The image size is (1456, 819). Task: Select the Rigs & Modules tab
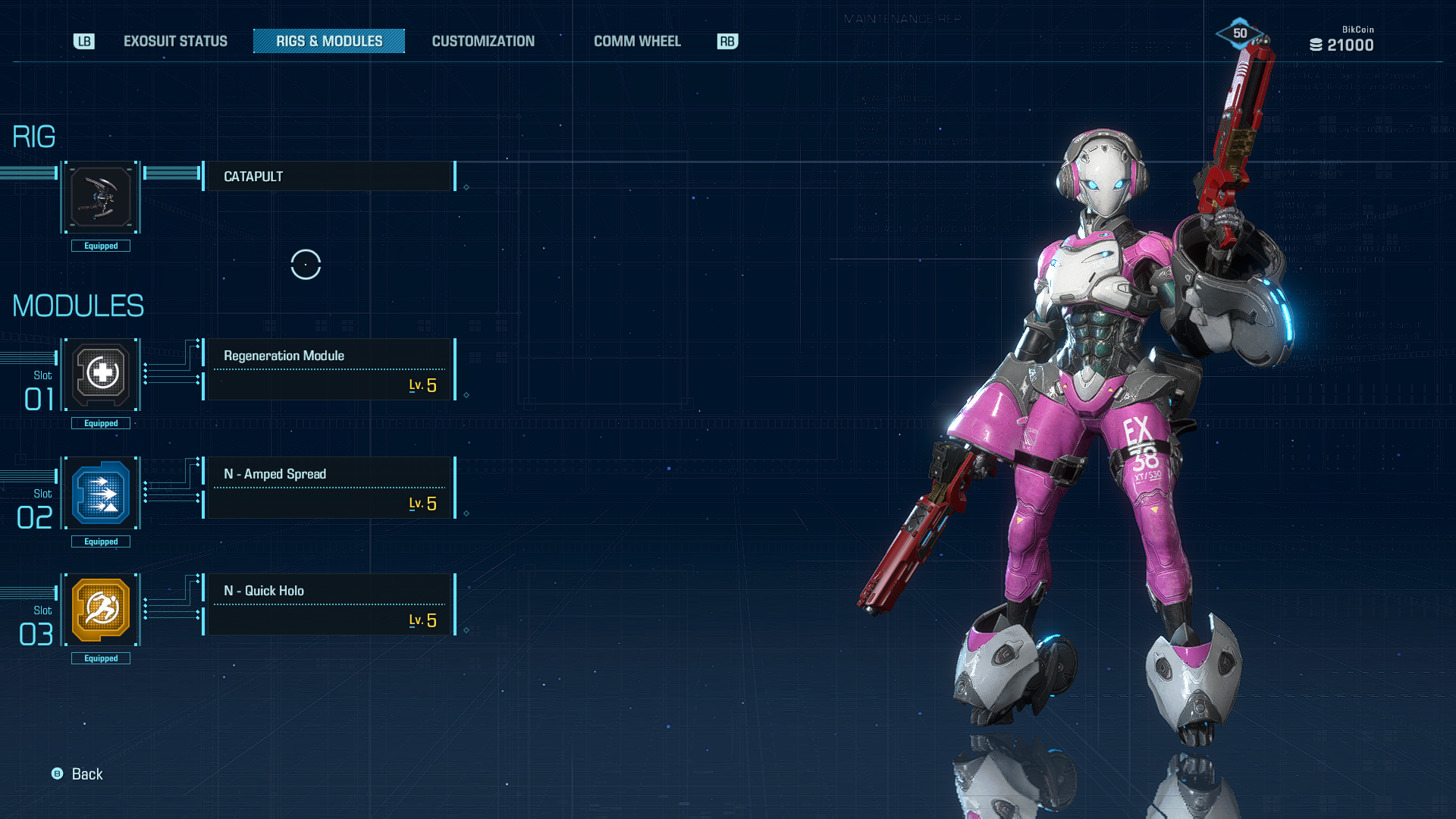[329, 41]
